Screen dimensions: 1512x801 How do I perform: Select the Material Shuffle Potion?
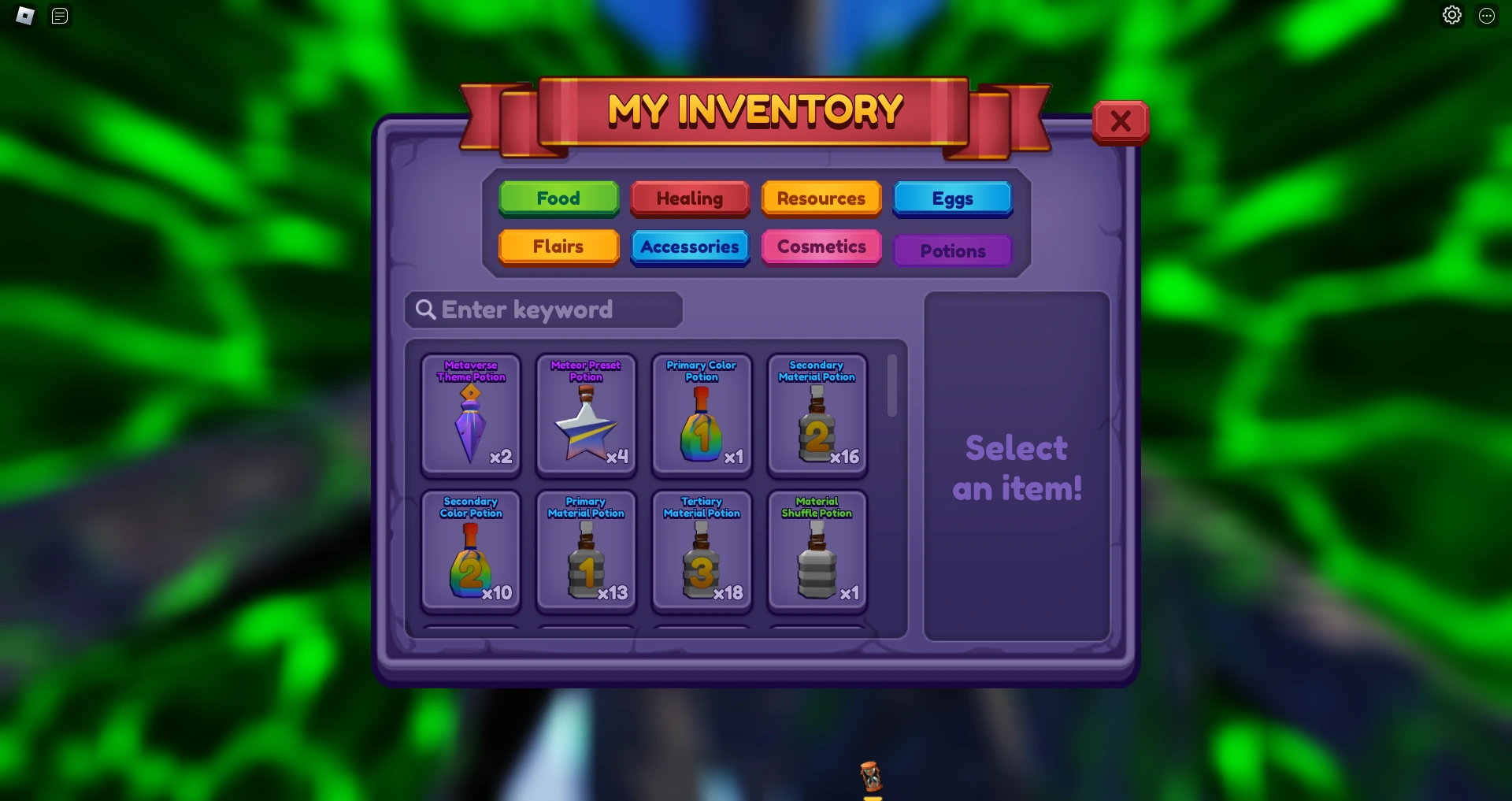817,551
